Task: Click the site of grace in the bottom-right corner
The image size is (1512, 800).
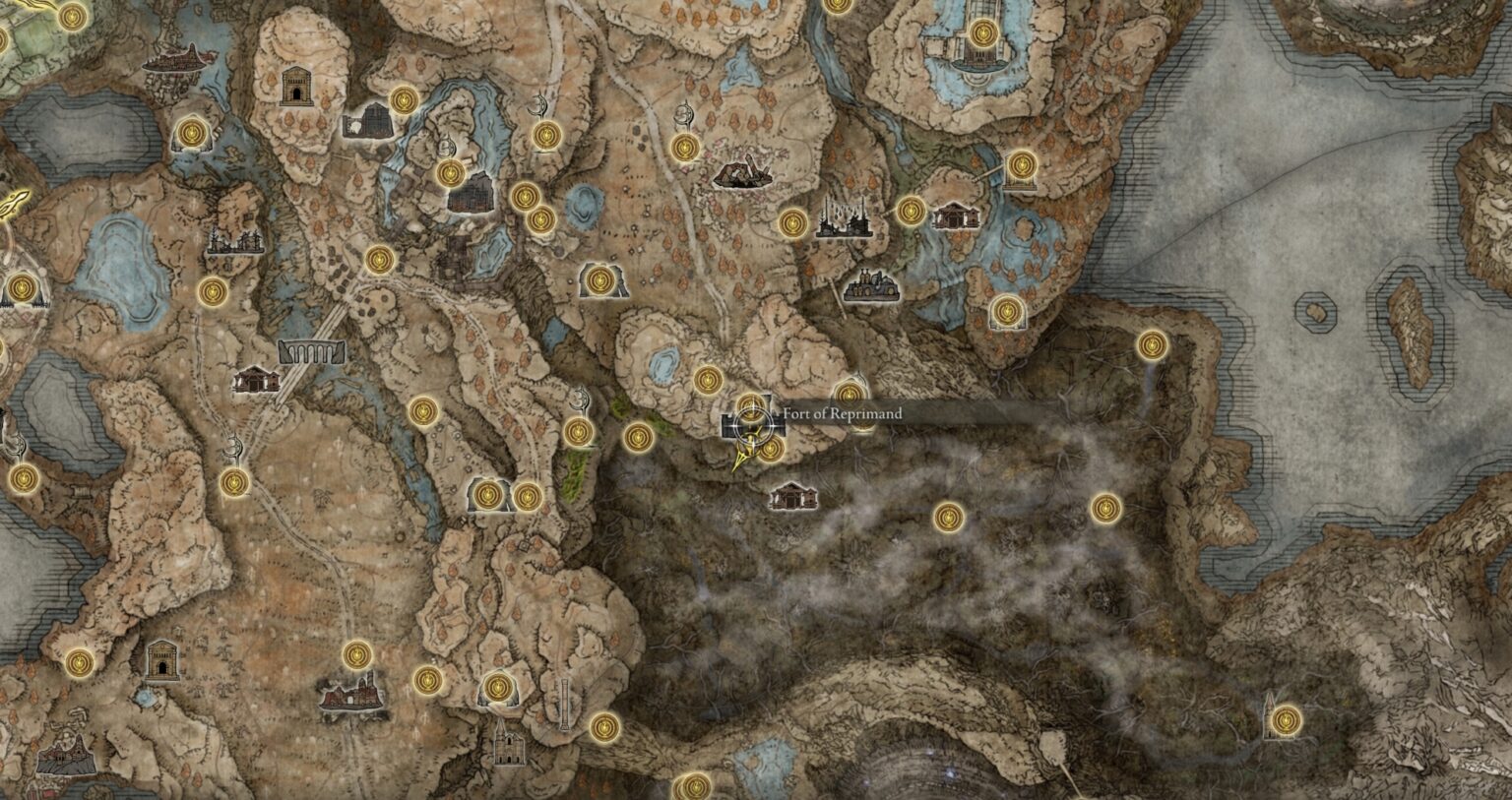Action: coord(1285,721)
